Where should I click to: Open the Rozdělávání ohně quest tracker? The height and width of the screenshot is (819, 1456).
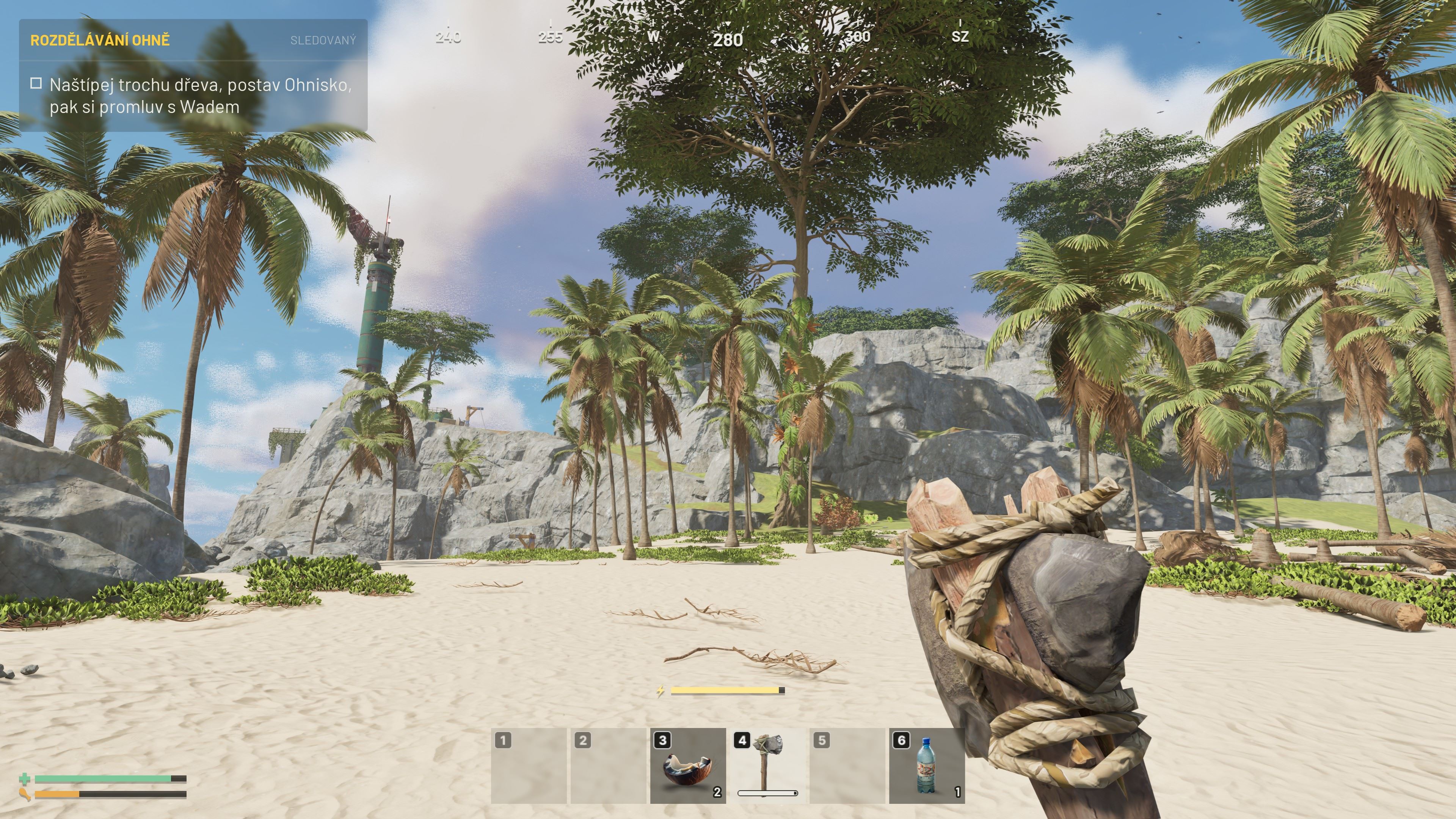click(x=100, y=40)
